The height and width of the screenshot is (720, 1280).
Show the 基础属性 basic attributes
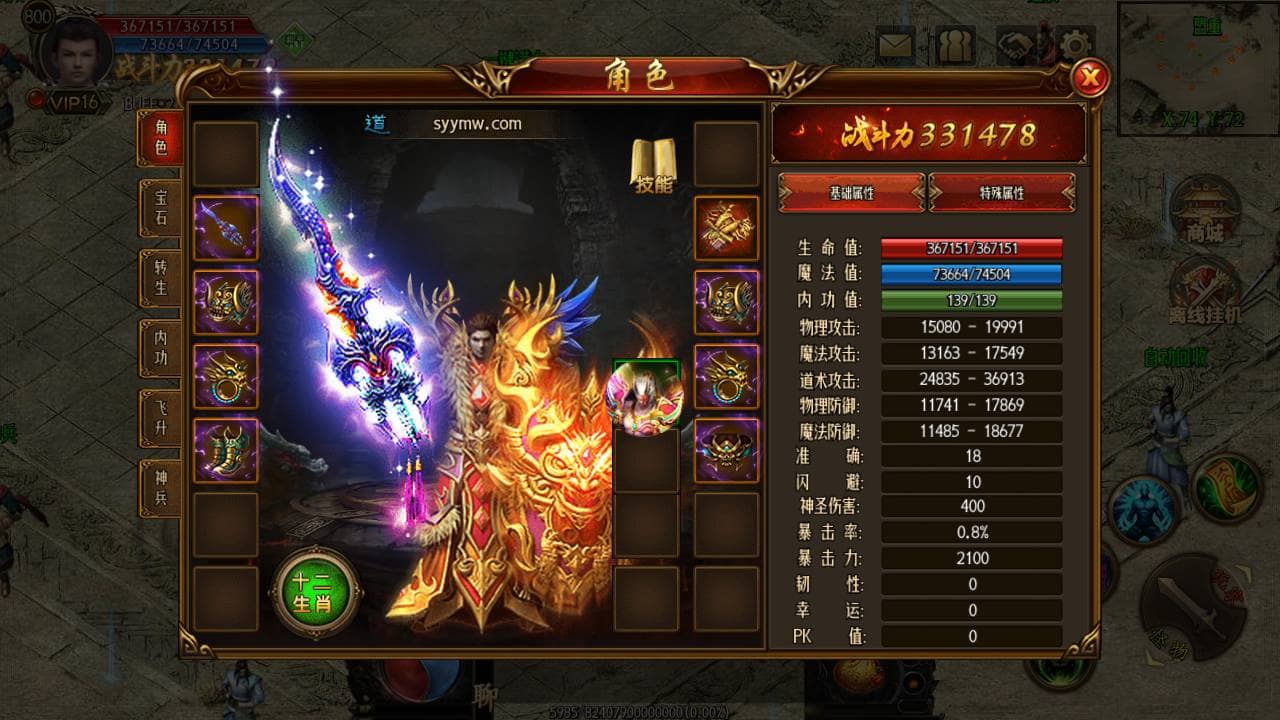(851, 192)
